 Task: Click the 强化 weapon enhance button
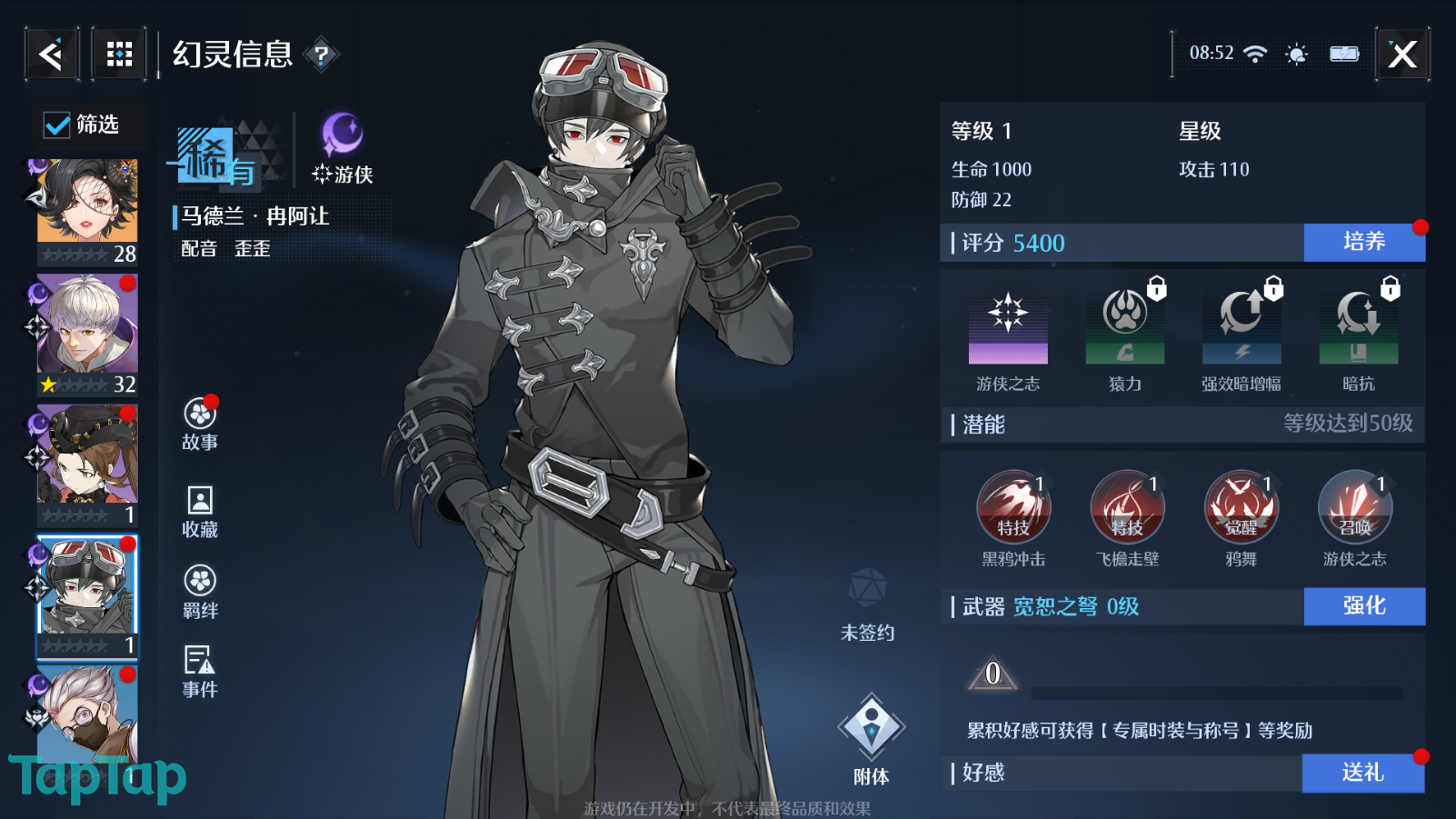[x=1364, y=606]
